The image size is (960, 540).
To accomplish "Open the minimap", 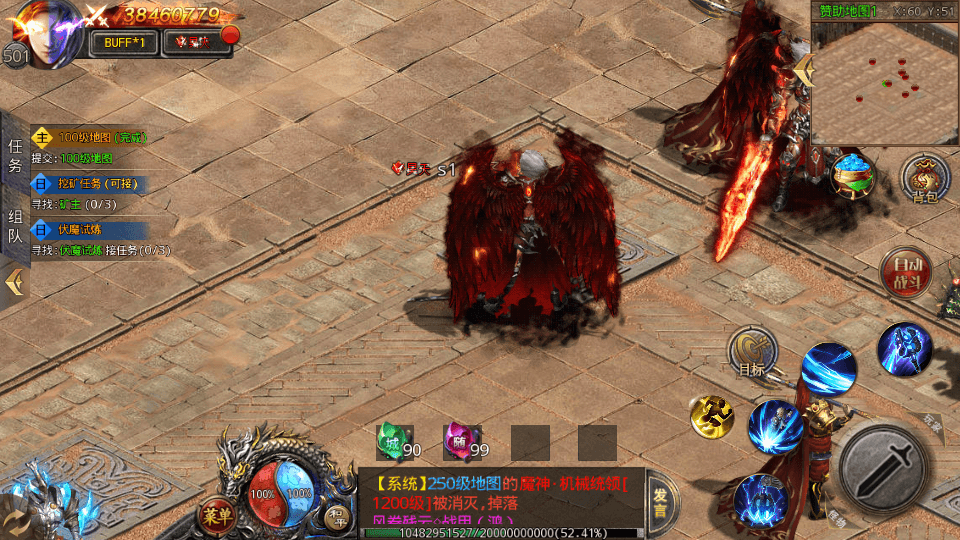I will pos(884,80).
